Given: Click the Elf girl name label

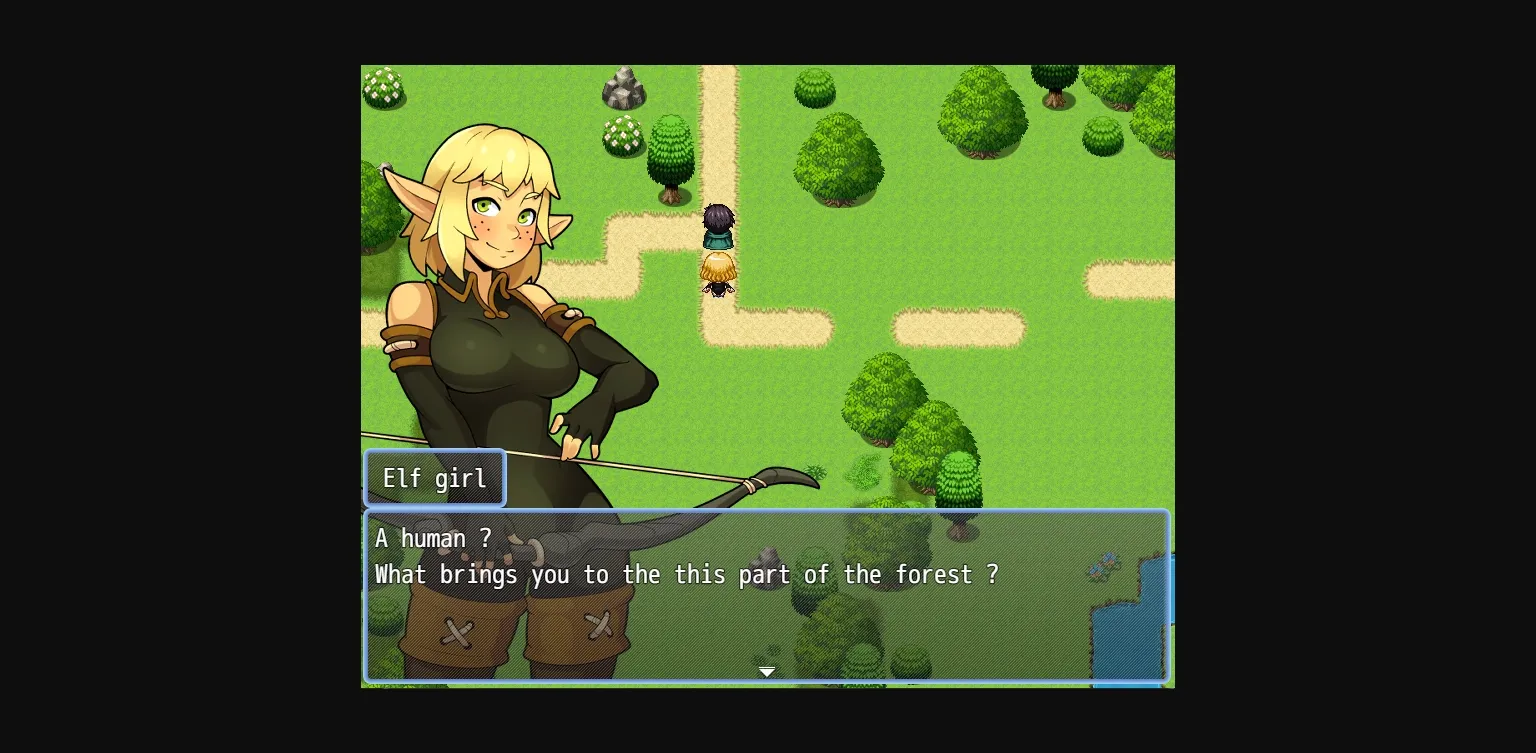Looking at the screenshot, I should [434, 478].
